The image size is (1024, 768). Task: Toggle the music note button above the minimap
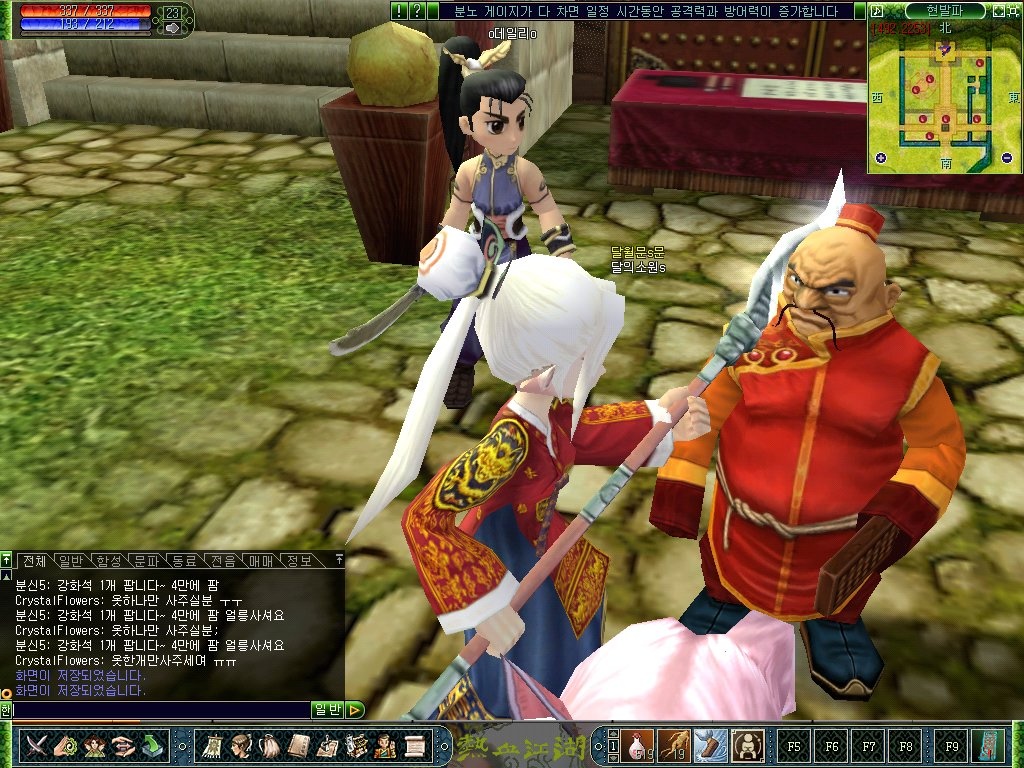pos(876,10)
